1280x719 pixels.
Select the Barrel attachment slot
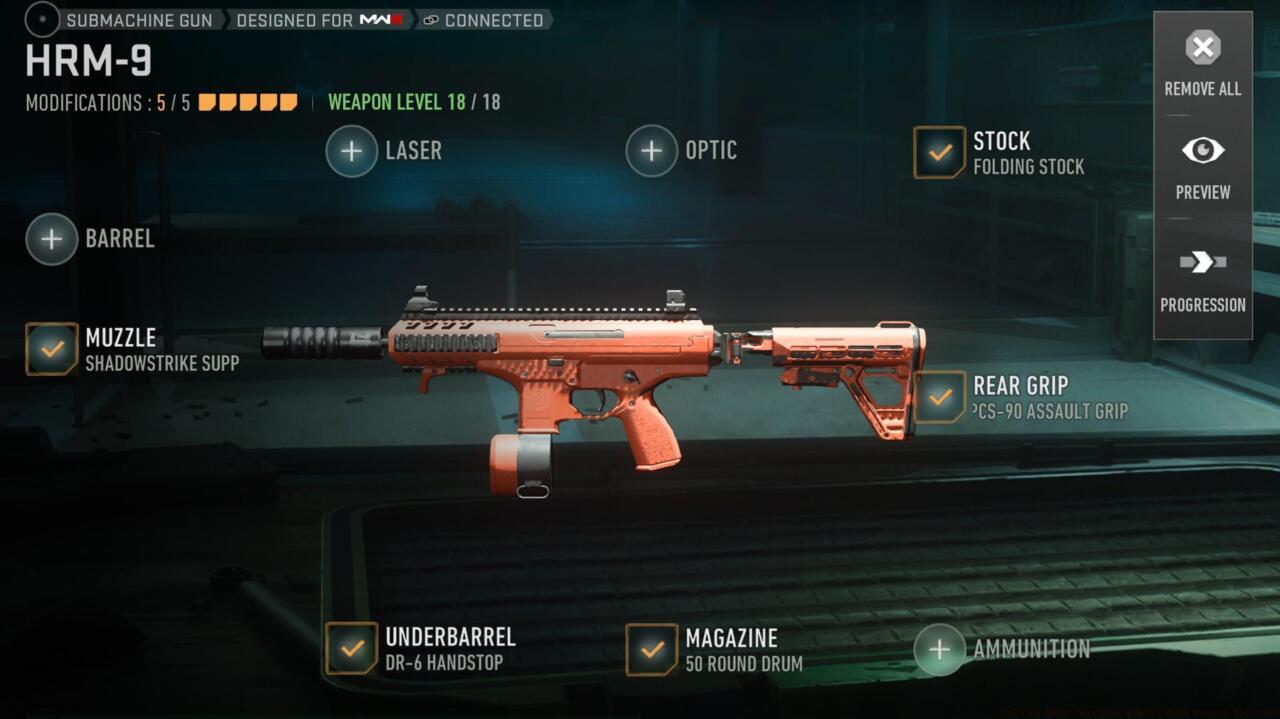click(52, 239)
